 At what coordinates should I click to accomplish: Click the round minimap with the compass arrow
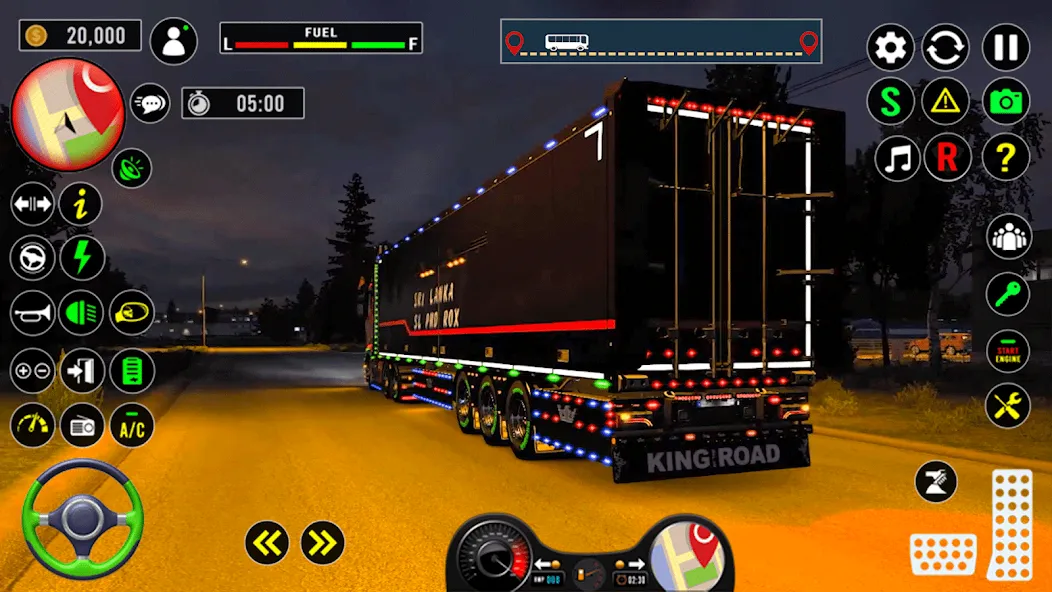tap(67, 115)
